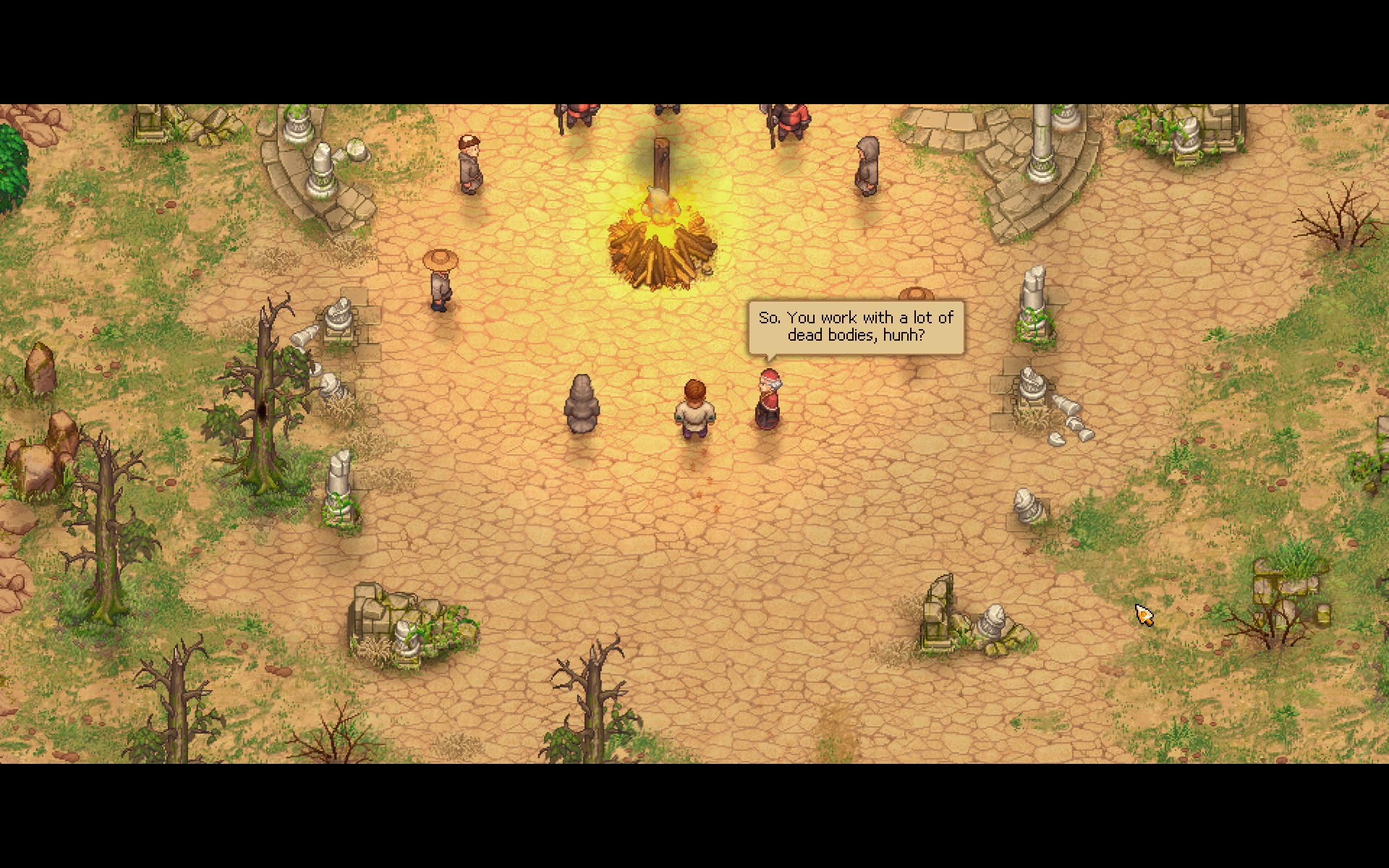Click the "dead bodies, hunh?" speech bubble
1389x868 pixels.
pos(856,327)
